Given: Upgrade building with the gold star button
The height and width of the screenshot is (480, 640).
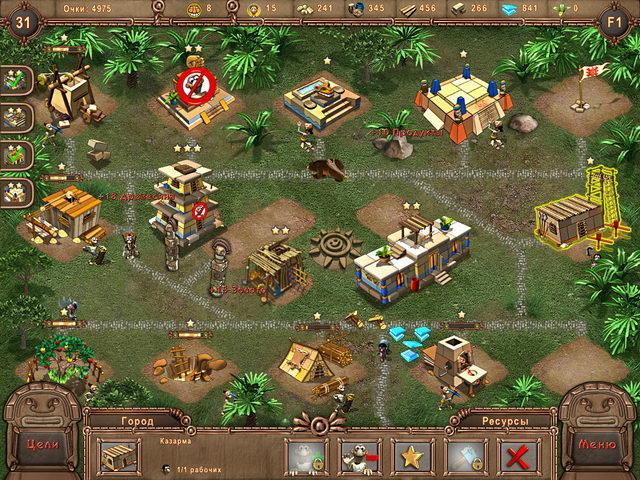Looking at the screenshot, I should [x=412, y=457].
